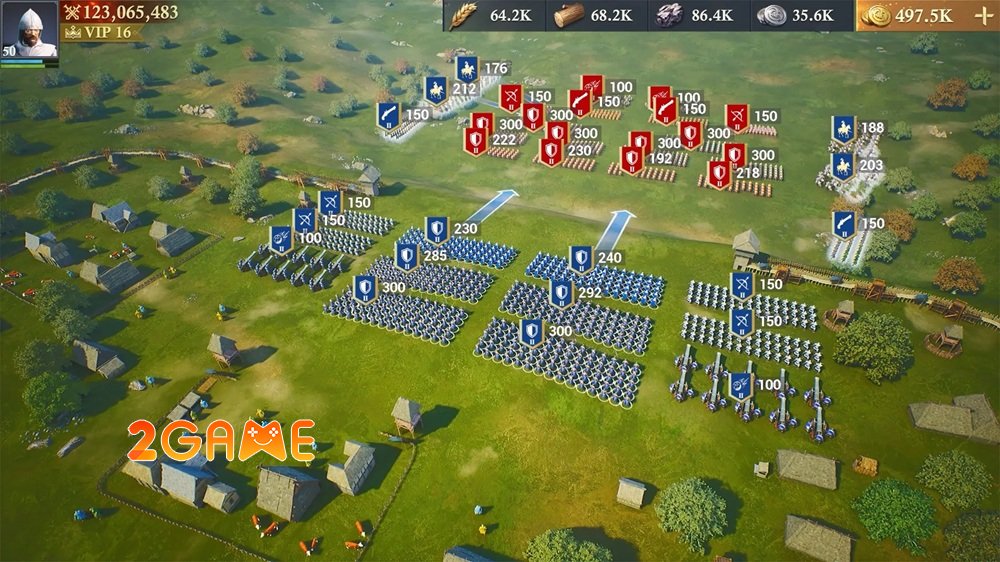Pick blue cavalry banner labeled 212
This screenshot has height=562, width=1000.
click(435, 89)
